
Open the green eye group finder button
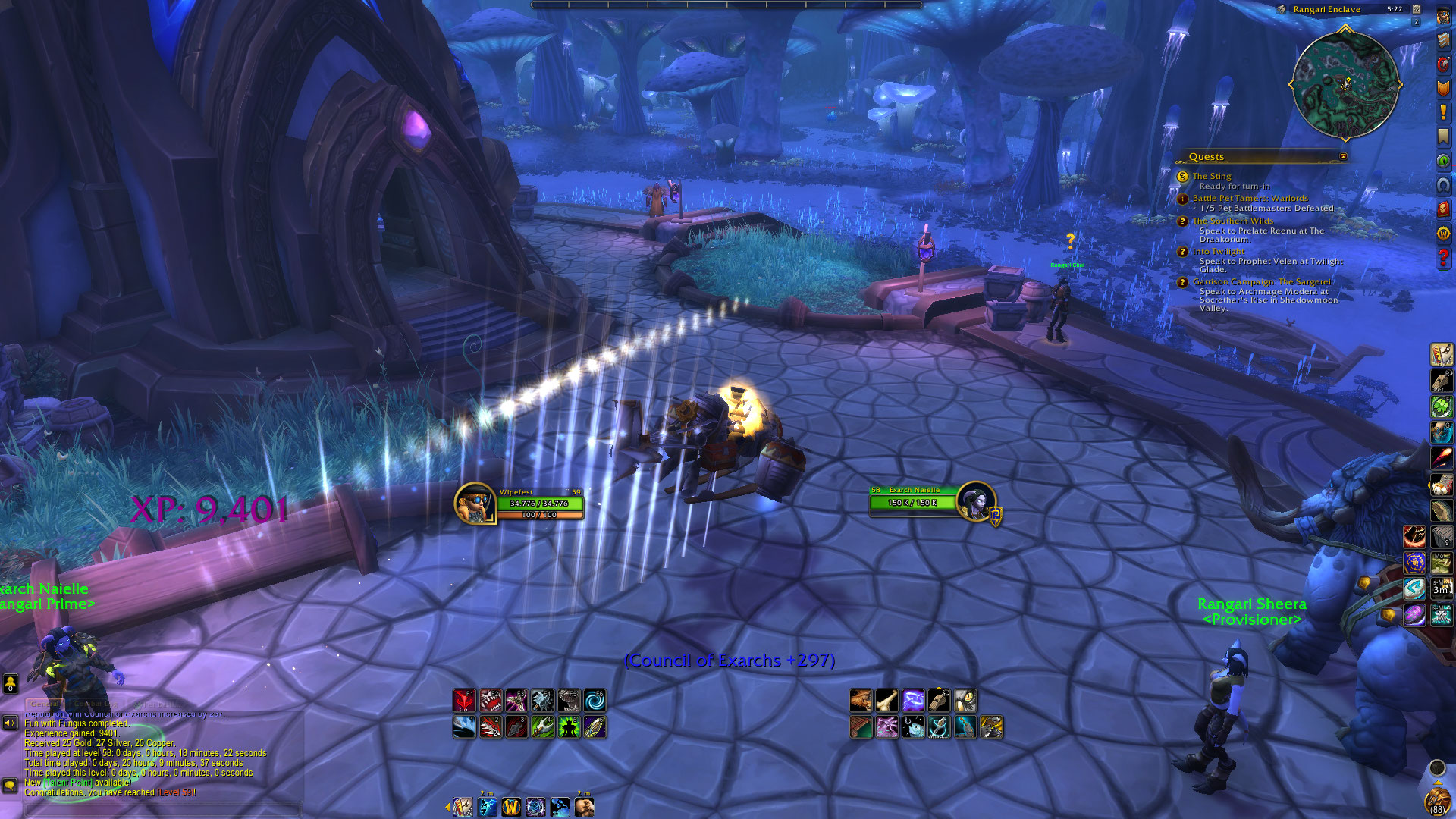coord(1443,161)
